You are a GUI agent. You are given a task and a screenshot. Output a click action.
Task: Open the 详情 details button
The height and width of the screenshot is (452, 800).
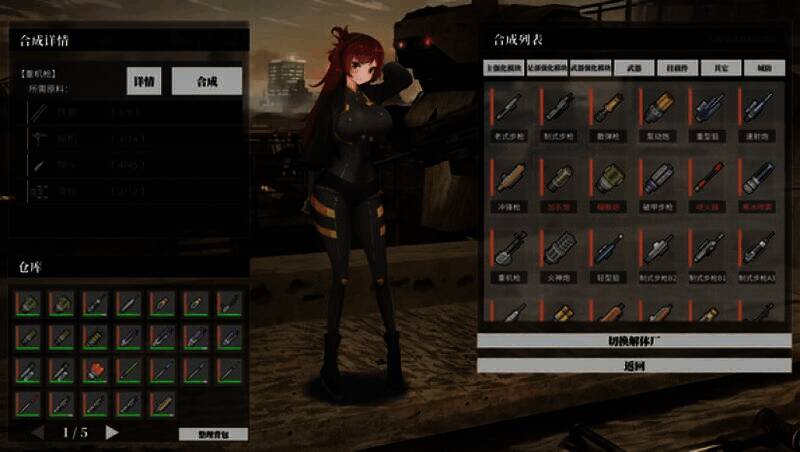pos(145,82)
